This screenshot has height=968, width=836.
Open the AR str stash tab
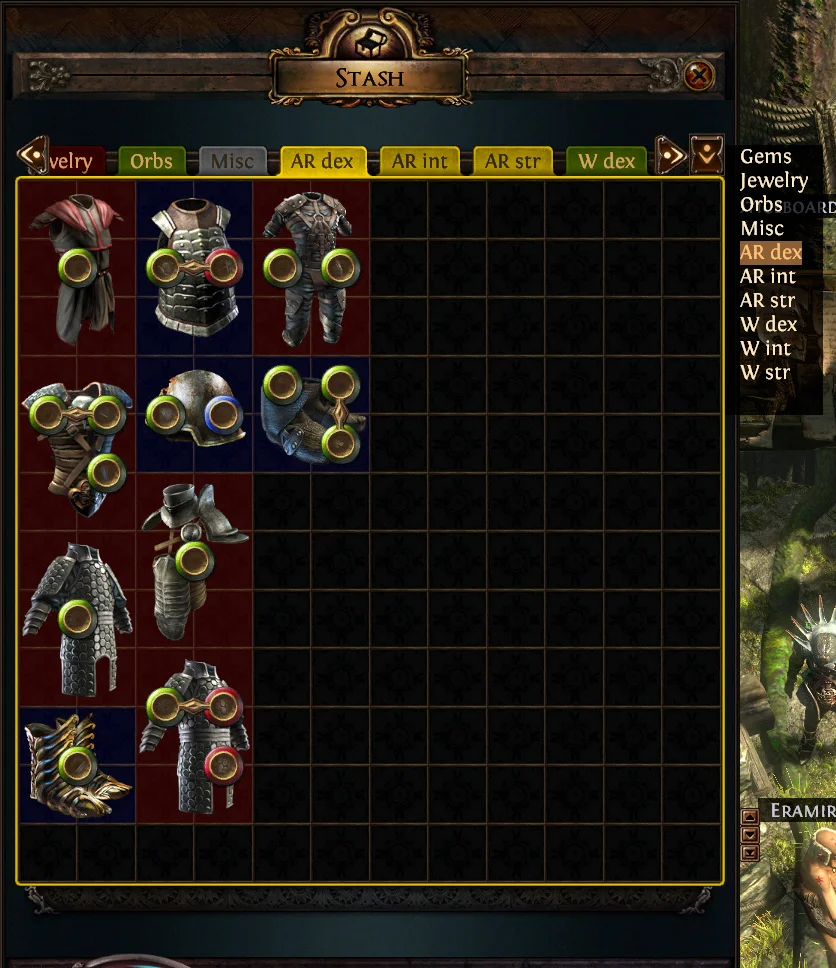click(x=512, y=161)
